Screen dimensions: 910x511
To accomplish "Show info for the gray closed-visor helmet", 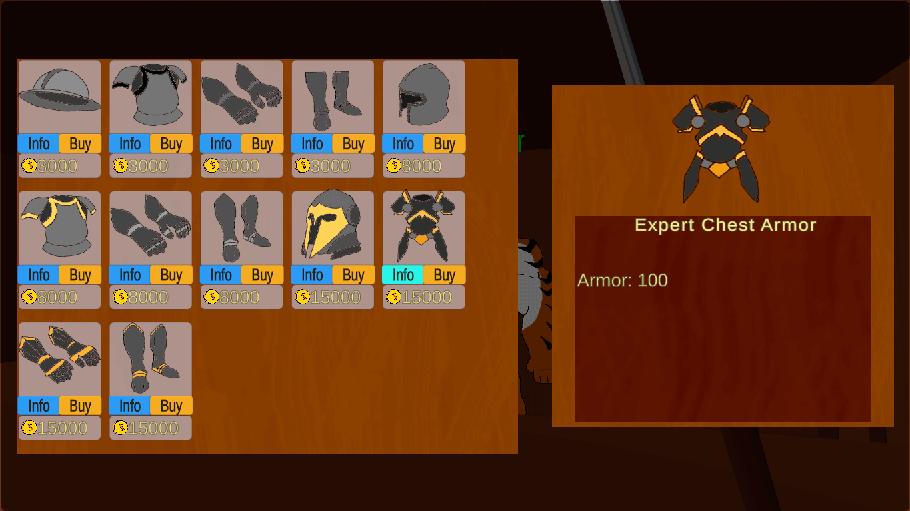I will [x=403, y=143].
